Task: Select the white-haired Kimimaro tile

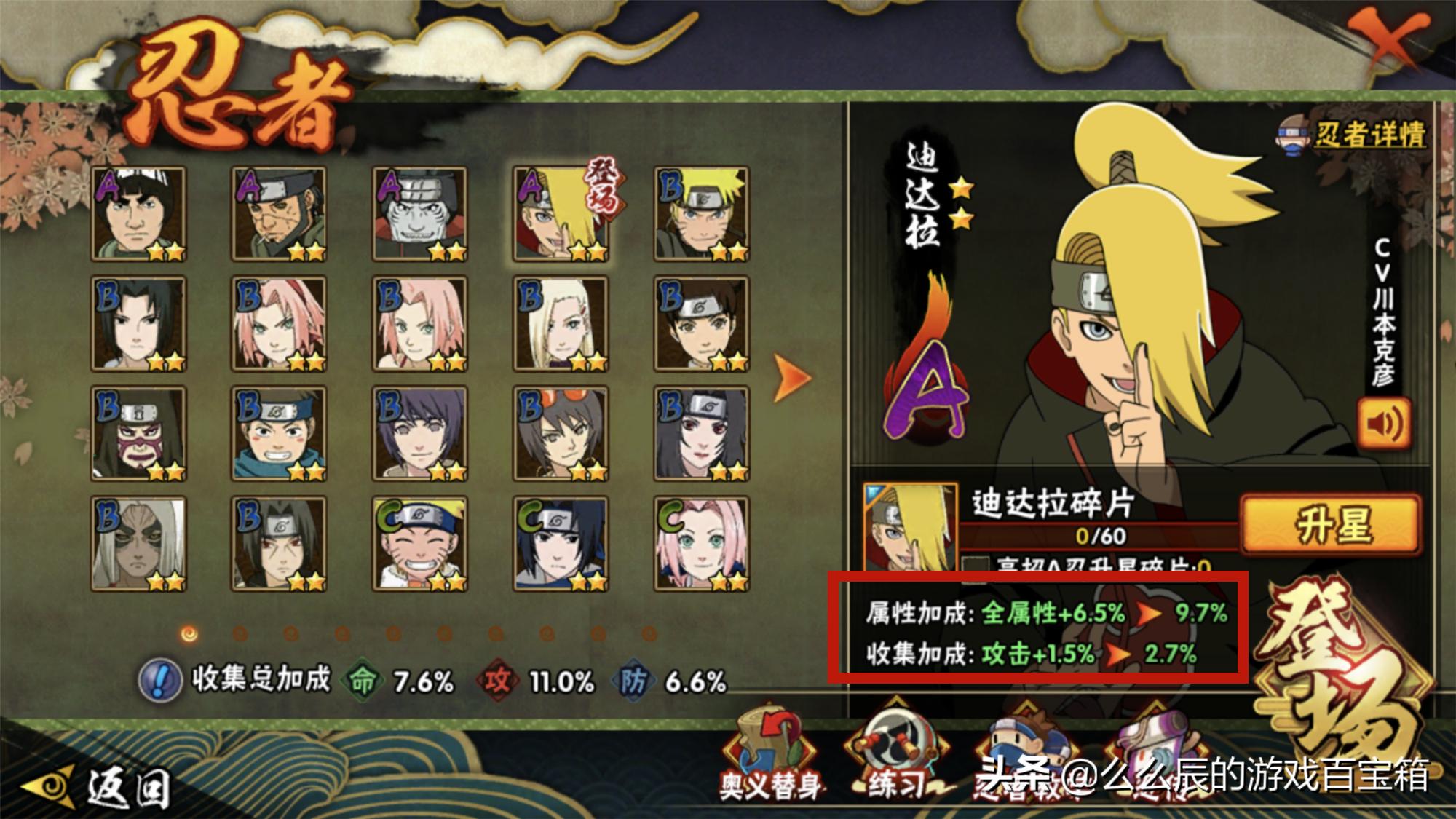Action: (138, 544)
